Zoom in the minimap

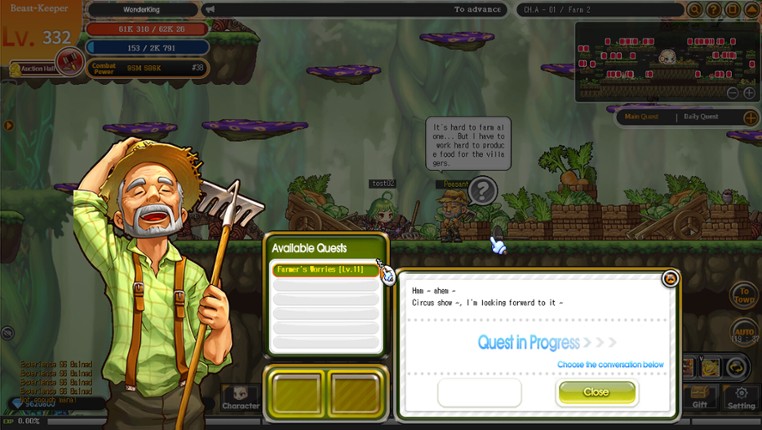click(x=749, y=93)
